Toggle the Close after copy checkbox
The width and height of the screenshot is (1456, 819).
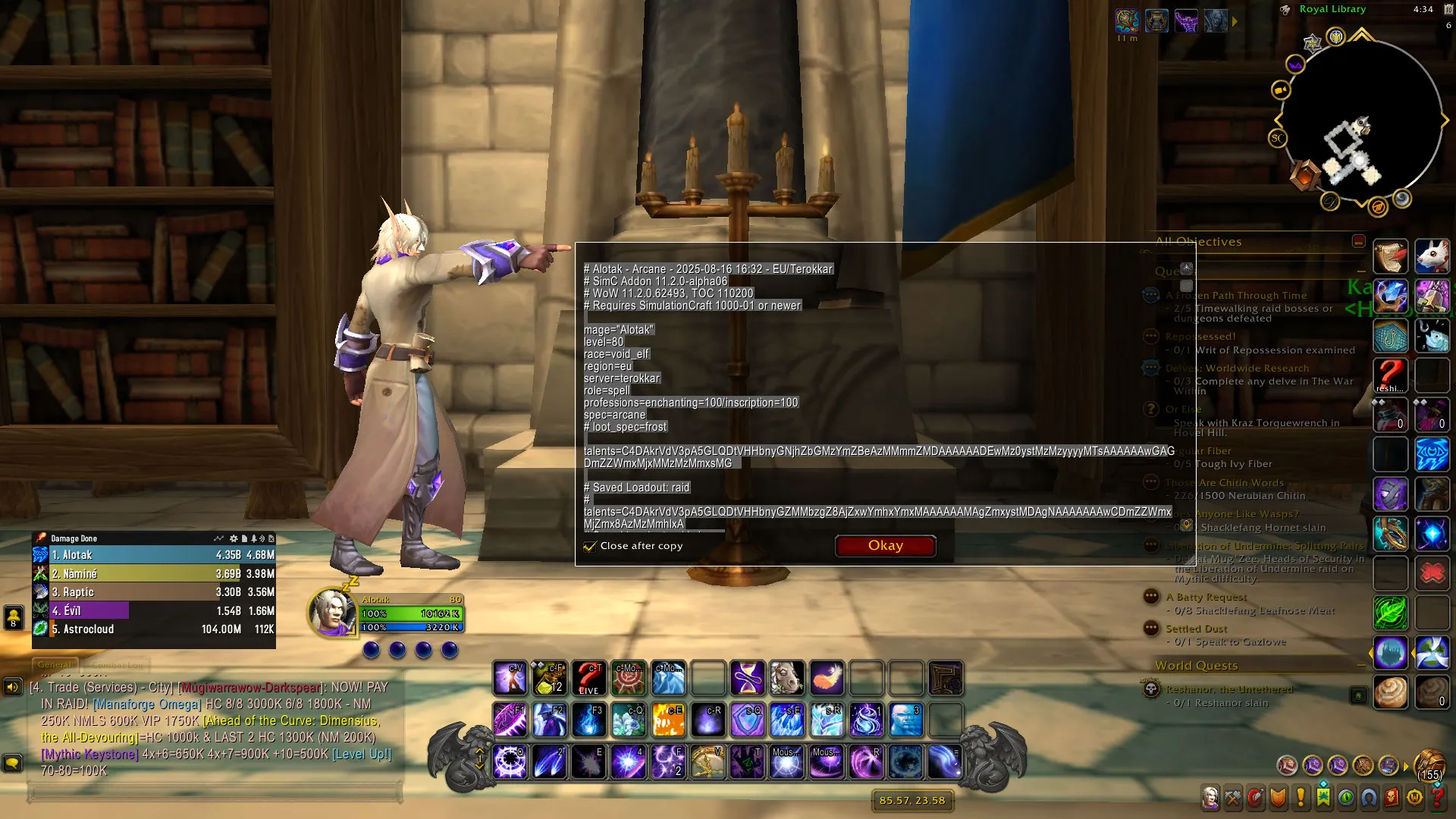(x=589, y=546)
